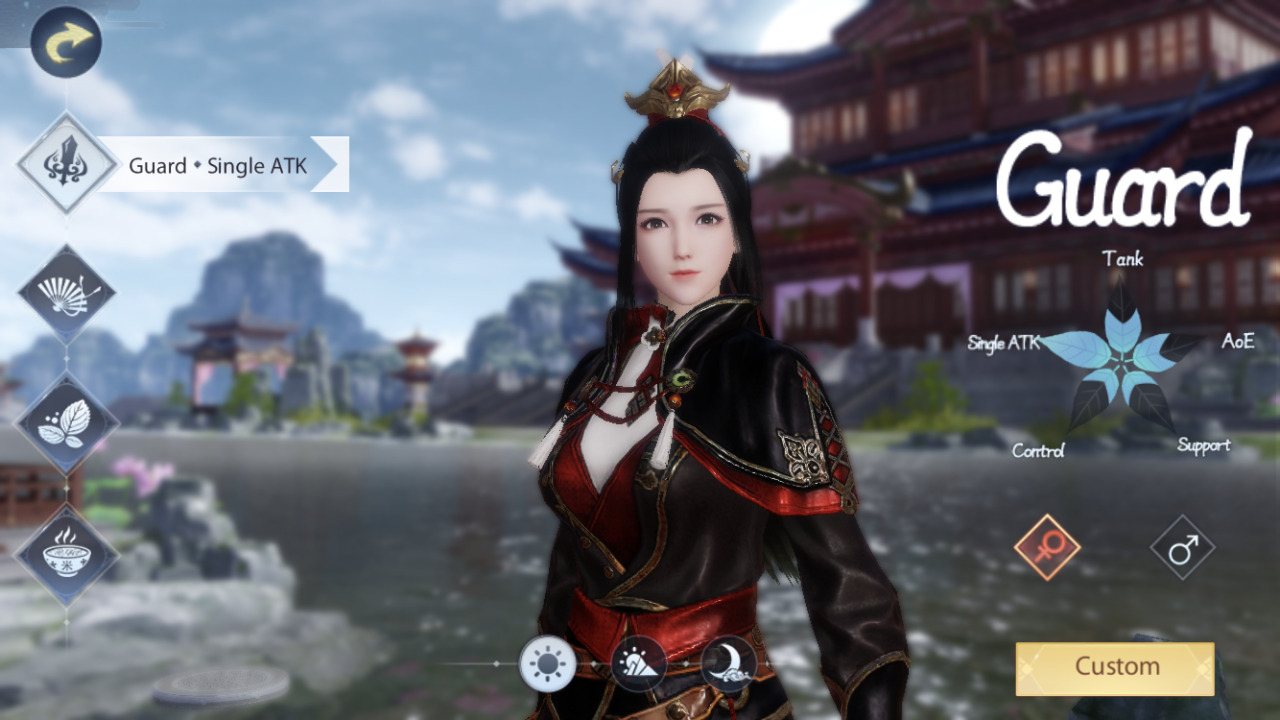Click the AoE stat label
The width and height of the screenshot is (1280, 720).
point(1238,343)
